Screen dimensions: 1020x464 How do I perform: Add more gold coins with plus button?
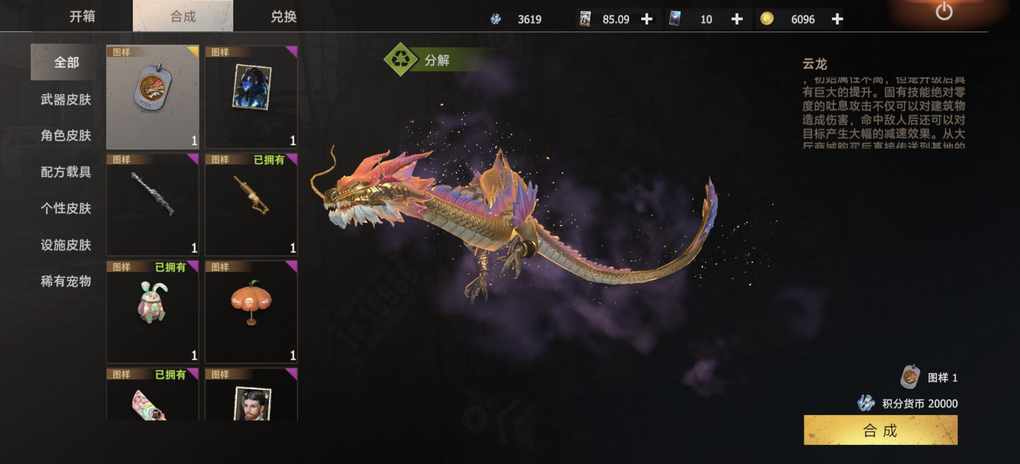837,19
